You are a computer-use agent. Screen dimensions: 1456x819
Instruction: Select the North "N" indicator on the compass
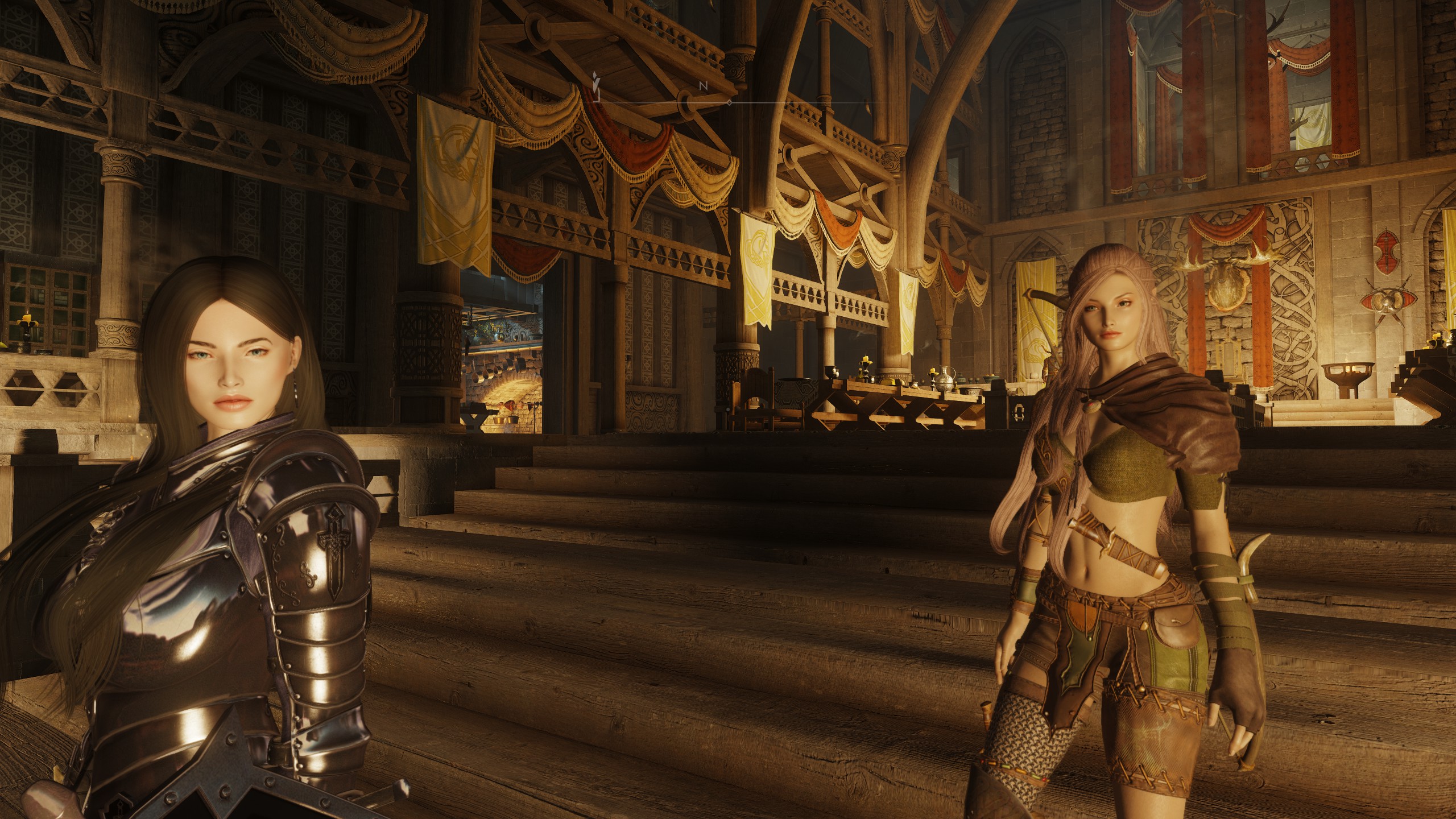pyautogui.click(x=703, y=85)
